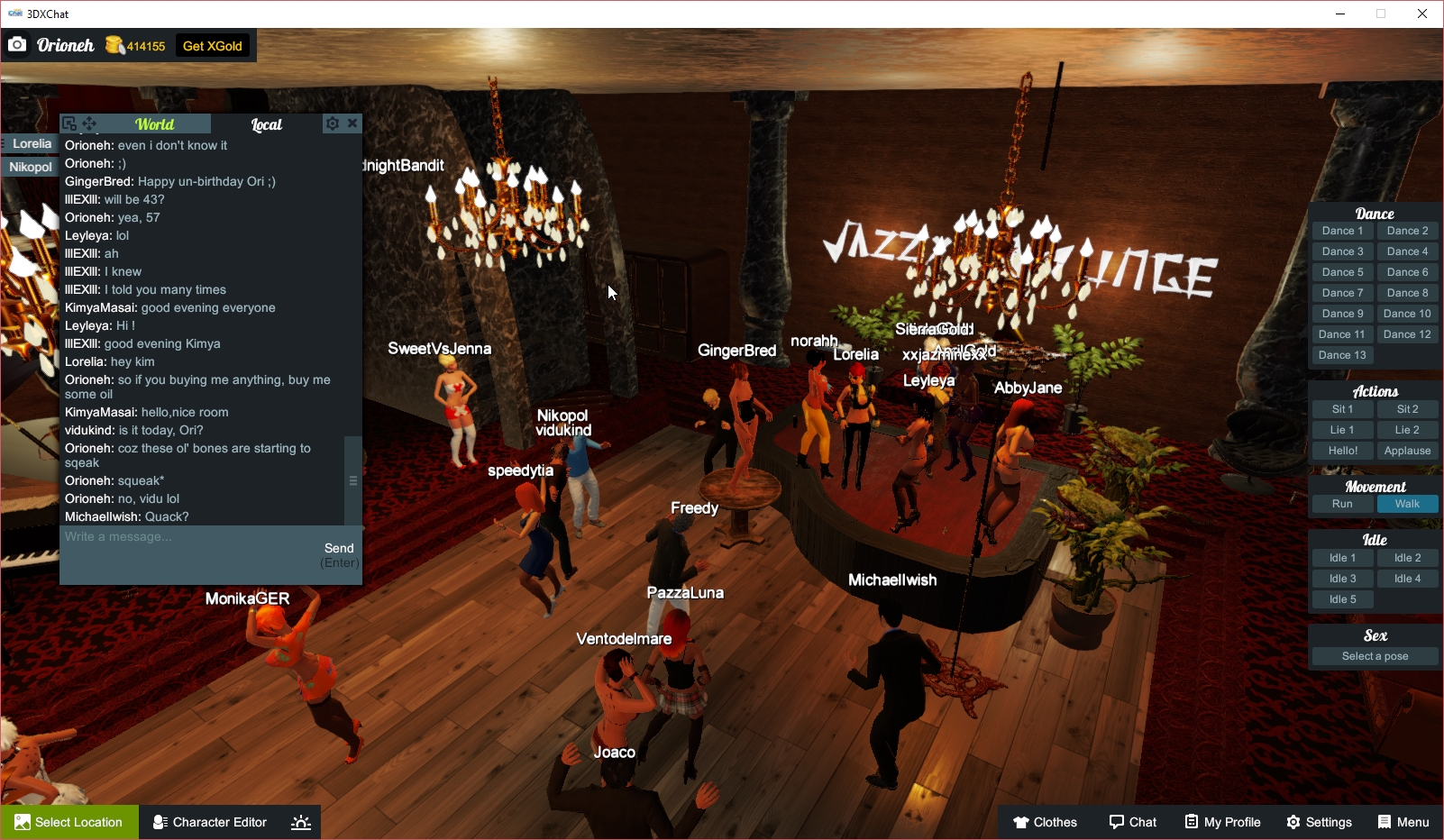Open Settings from the bottom bar
Screen dimensions: 1444x840
[1319, 822]
